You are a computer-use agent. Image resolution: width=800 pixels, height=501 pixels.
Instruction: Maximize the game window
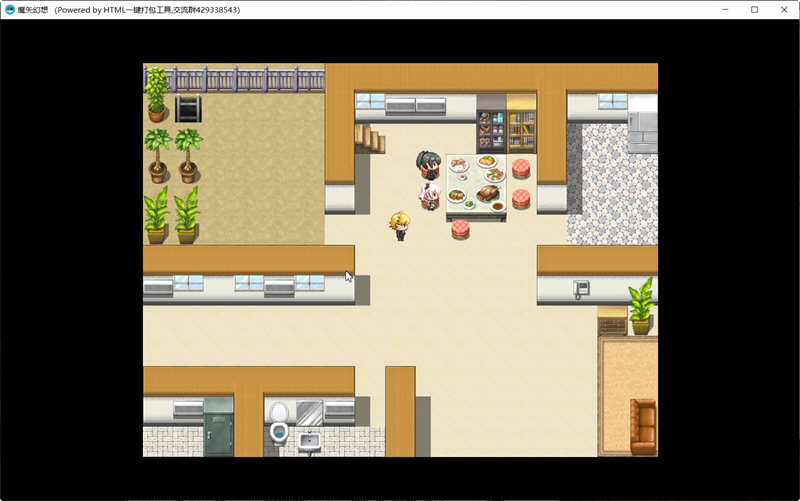[x=755, y=9]
